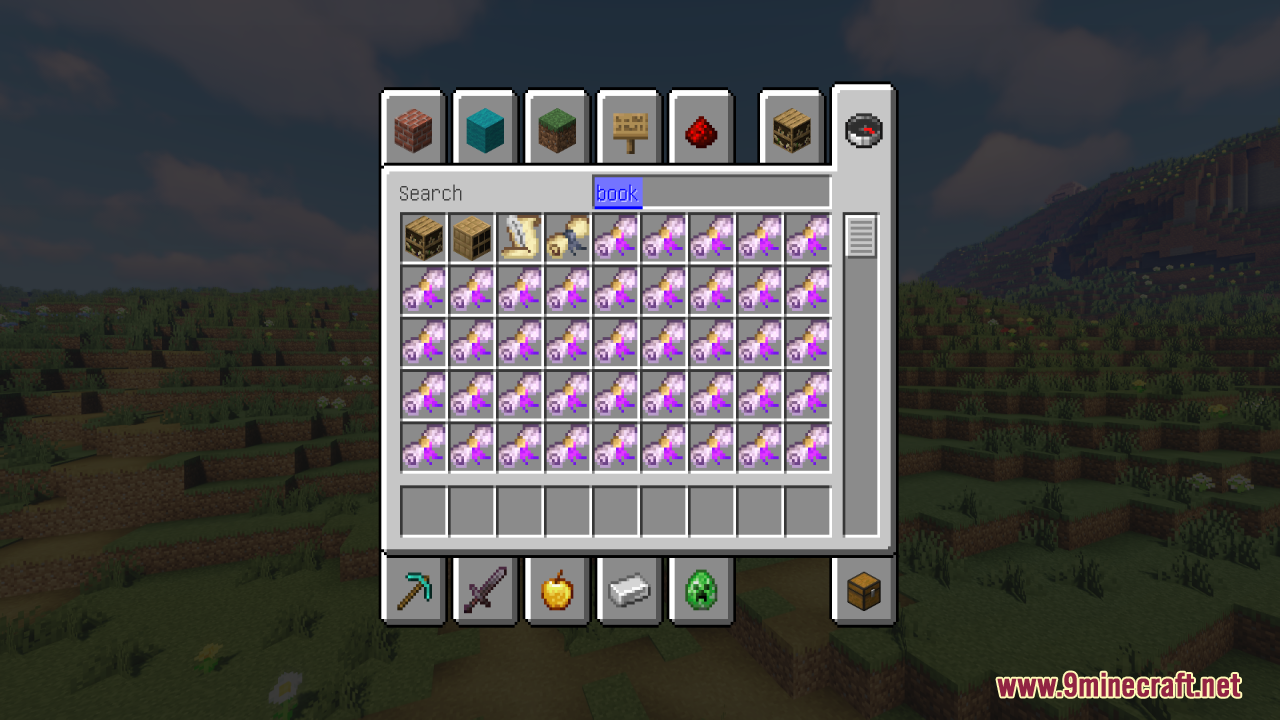Open the Search Items tab with the compass icon
The image size is (1280, 720).
pos(863,128)
